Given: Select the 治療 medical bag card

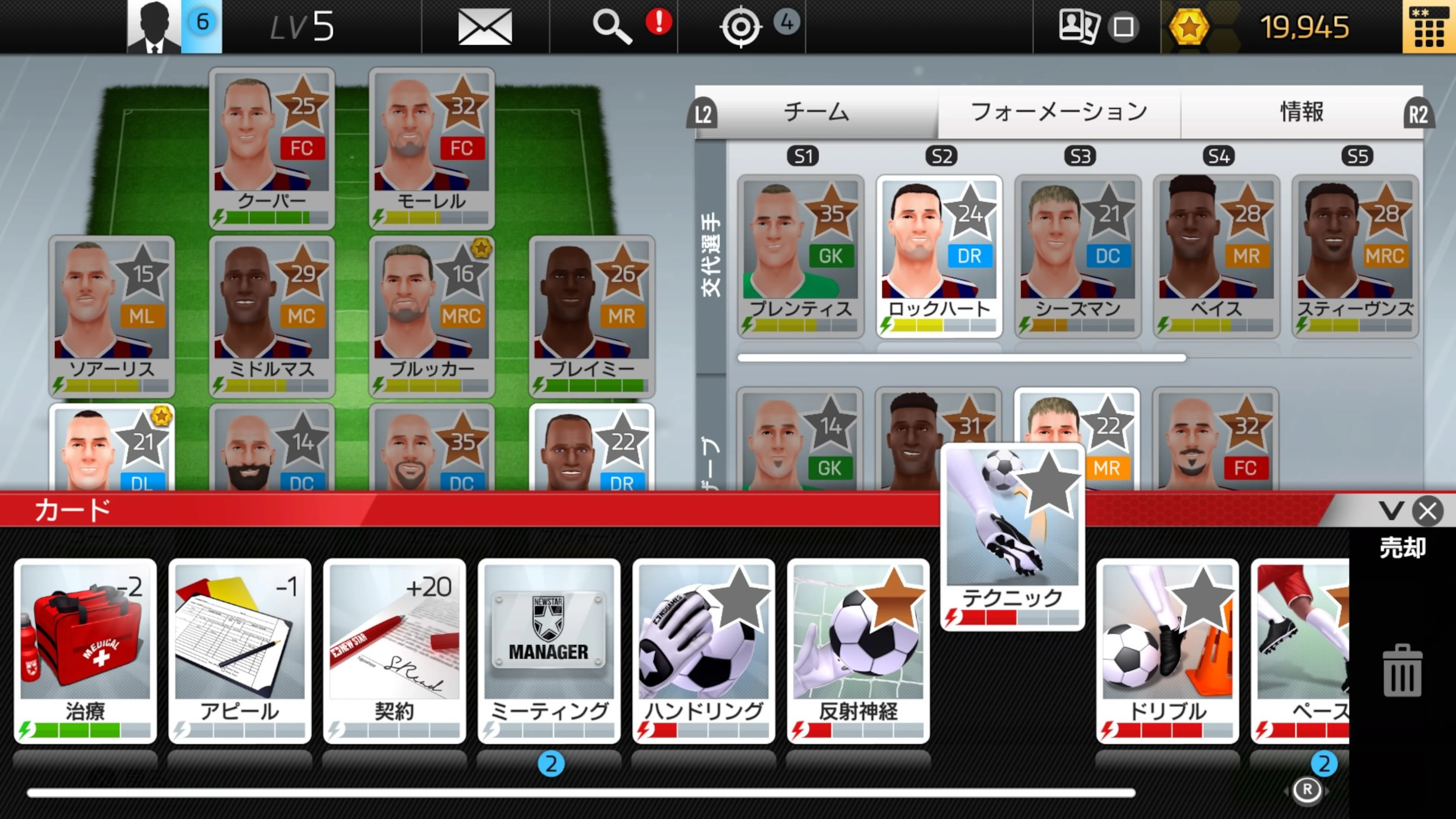Looking at the screenshot, I should 85,650.
